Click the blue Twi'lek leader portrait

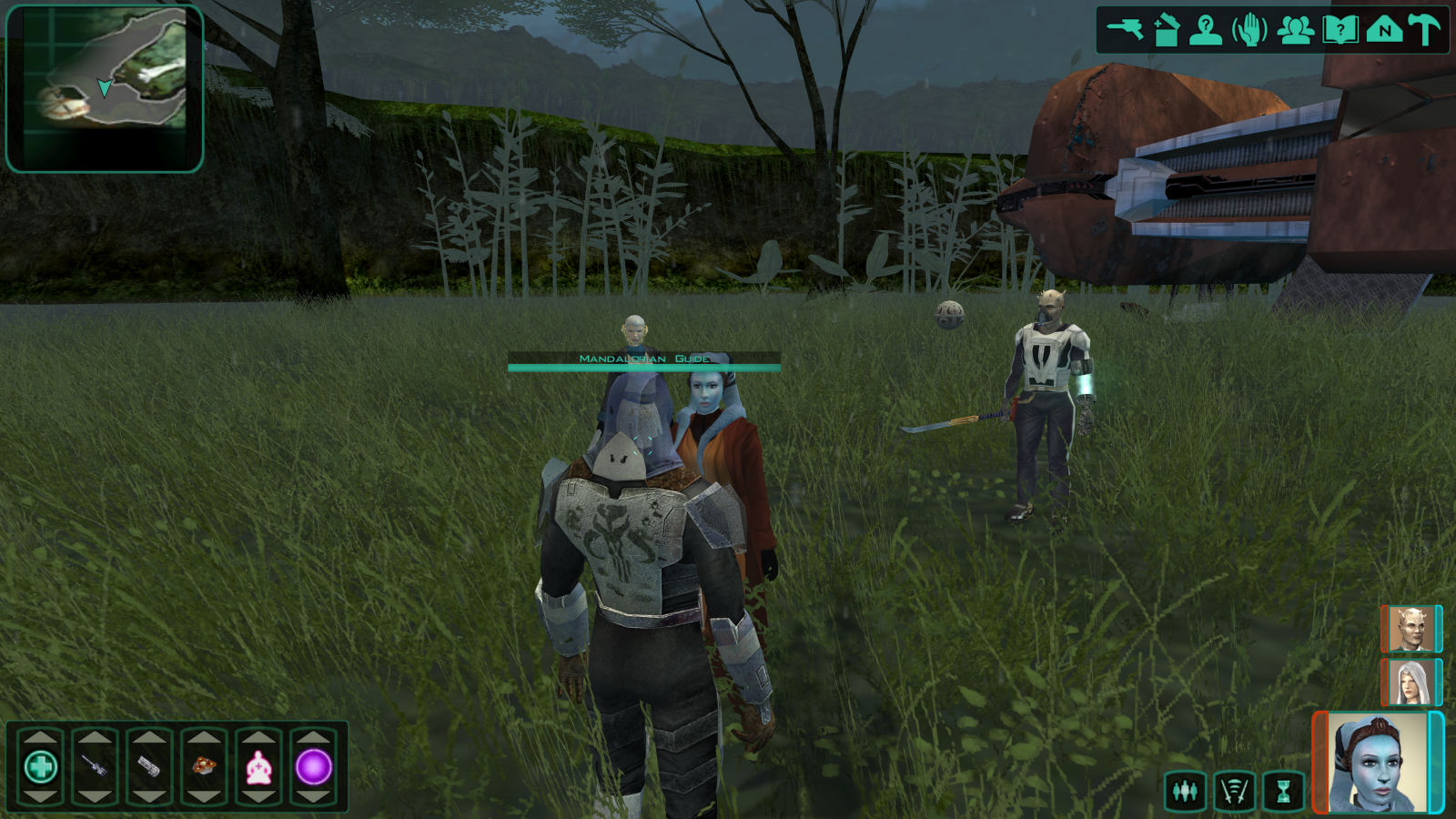[1377, 763]
